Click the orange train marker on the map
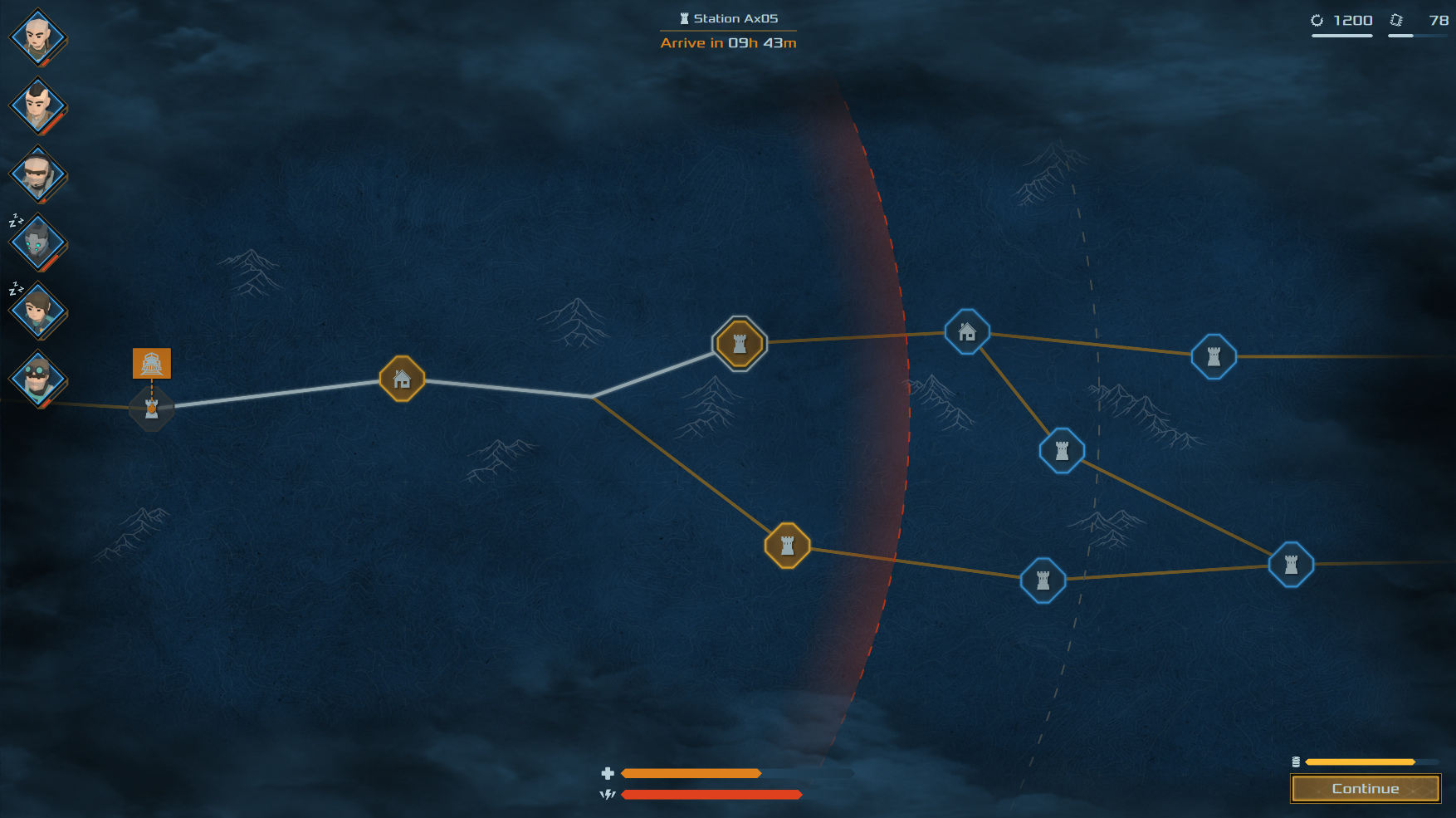The image size is (1456, 818). (x=152, y=364)
